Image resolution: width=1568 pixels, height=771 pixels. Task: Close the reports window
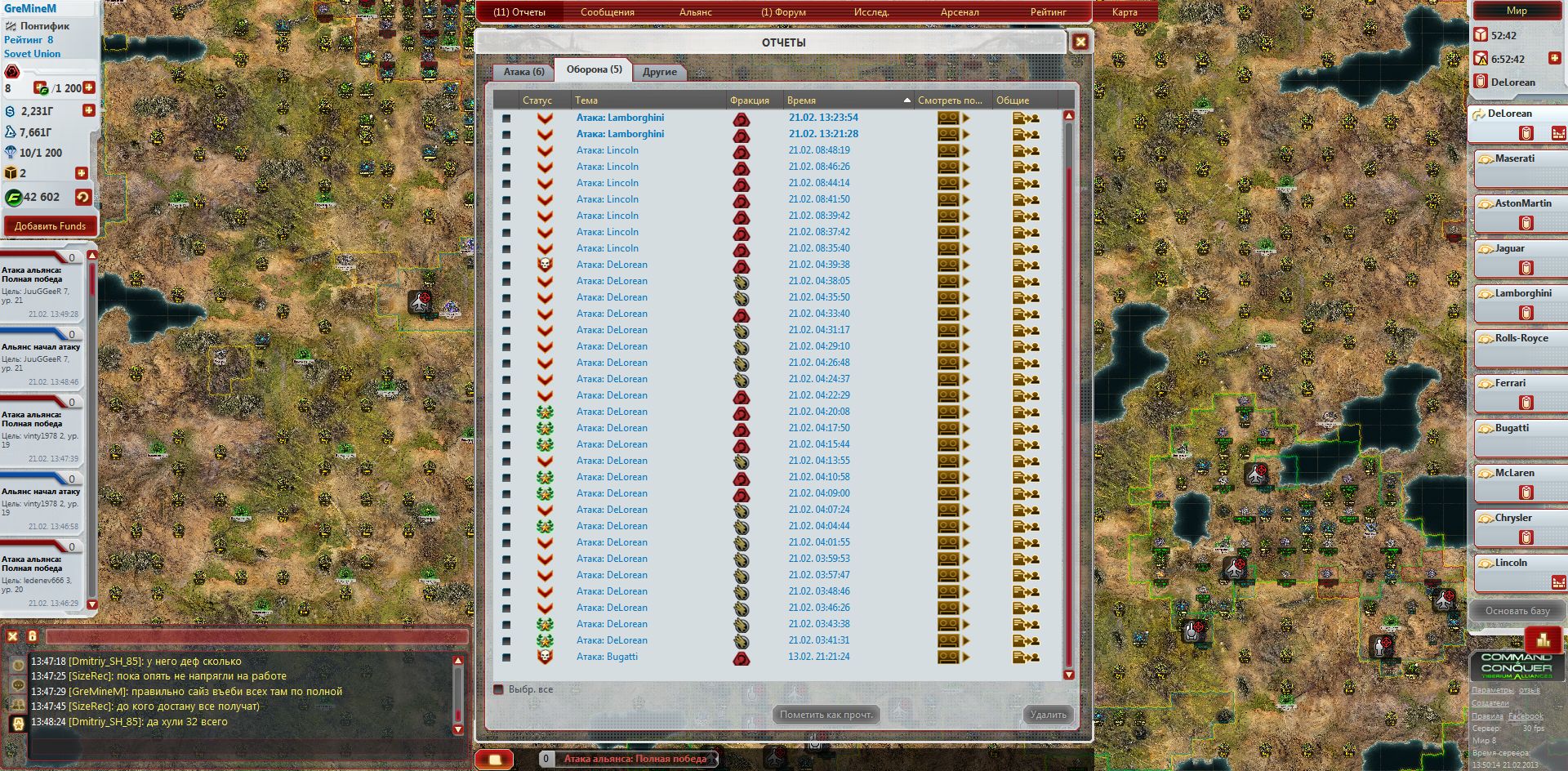tap(1080, 42)
